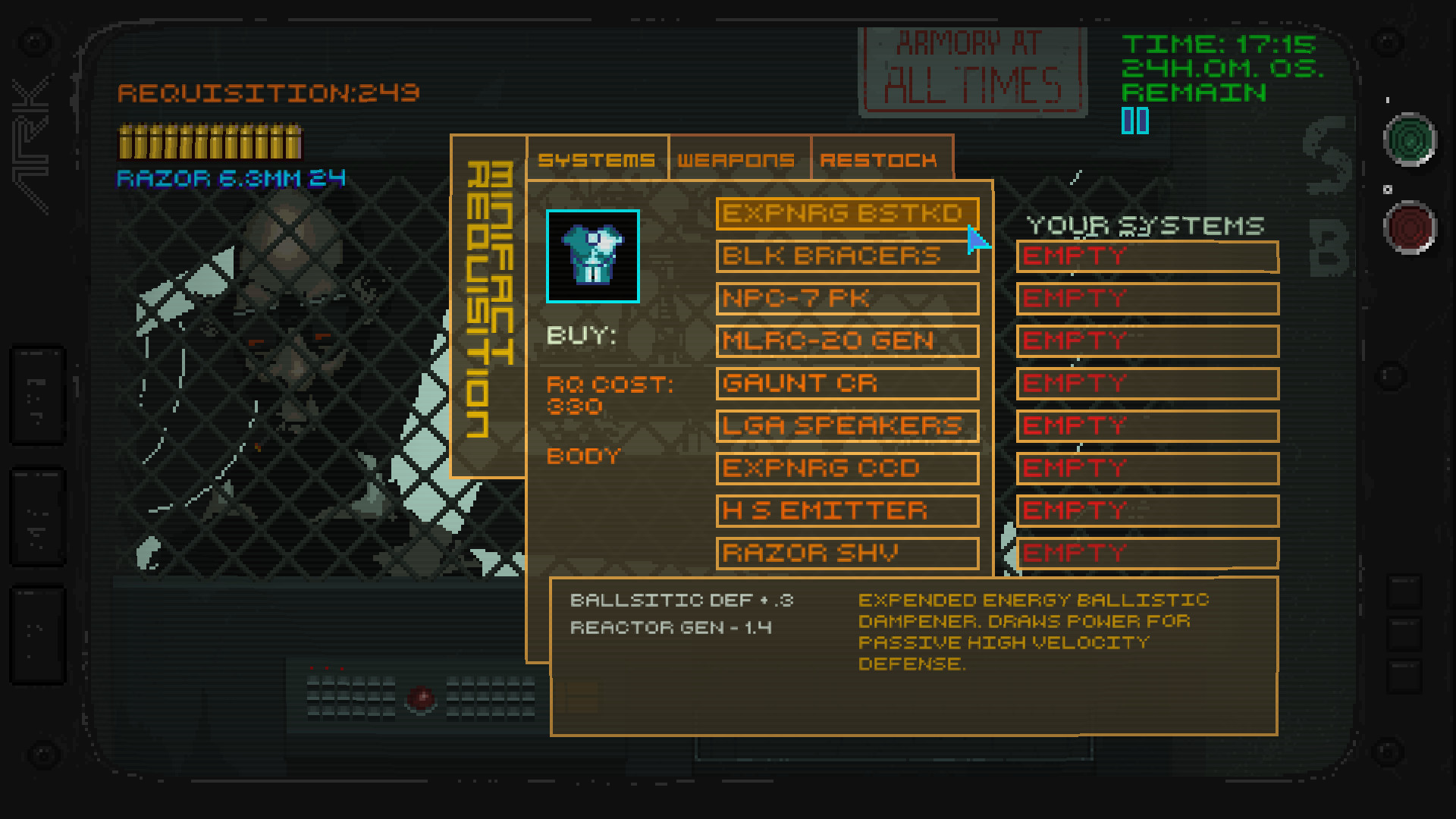Select the LGA SPEAKERS item
This screenshot has width=1456, height=819.
[x=846, y=425]
